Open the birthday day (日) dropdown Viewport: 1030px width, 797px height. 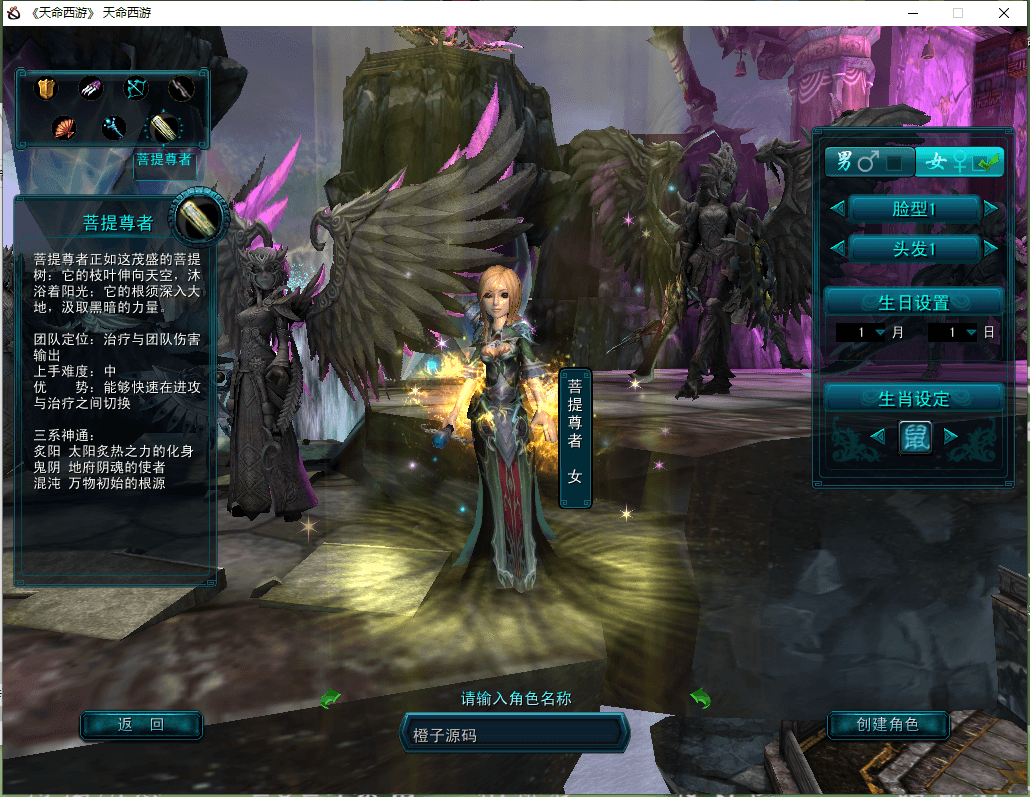click(x=969, y=333)
